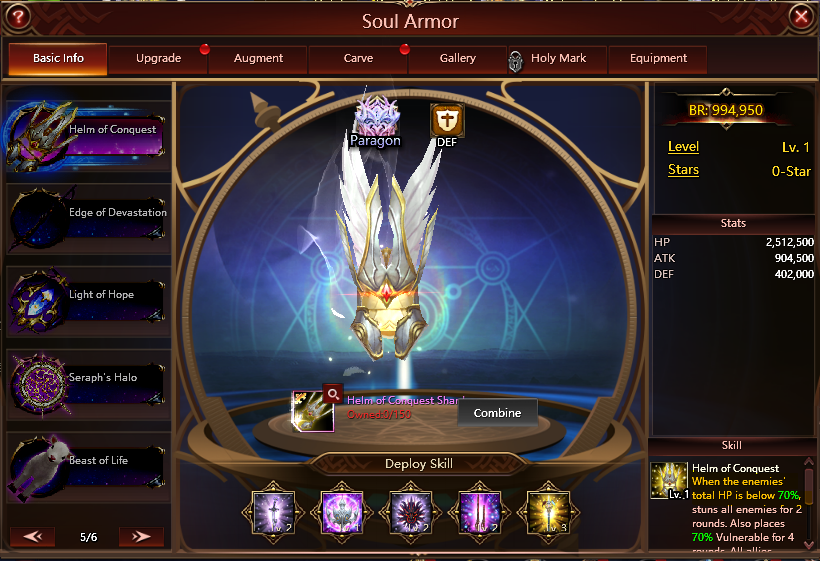820x561 pixels.
Task: Switch to the Holy Mark tab
Action: (x=557, y=59)
